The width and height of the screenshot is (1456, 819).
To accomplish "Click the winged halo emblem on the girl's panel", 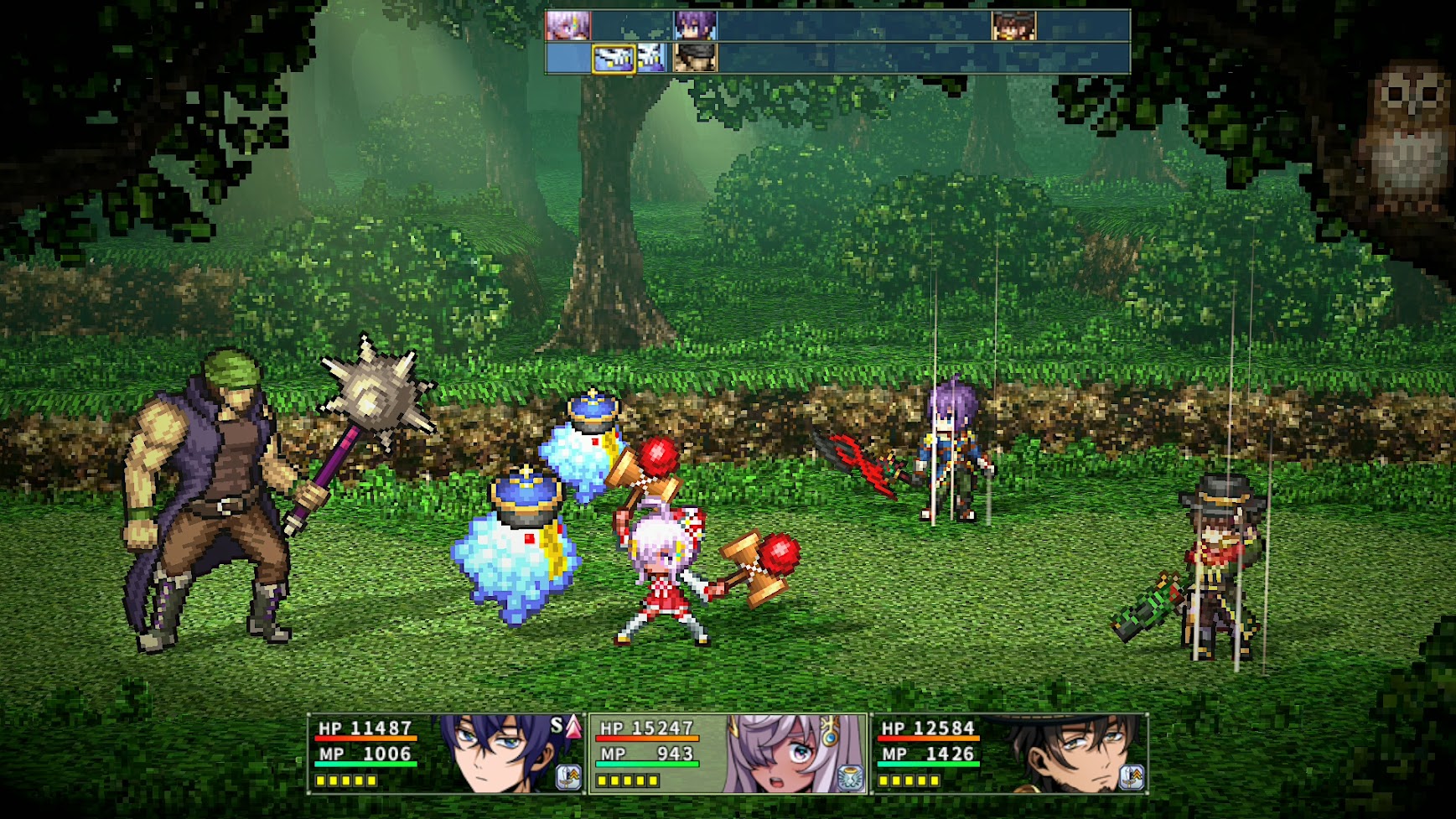I will point(850,778).
